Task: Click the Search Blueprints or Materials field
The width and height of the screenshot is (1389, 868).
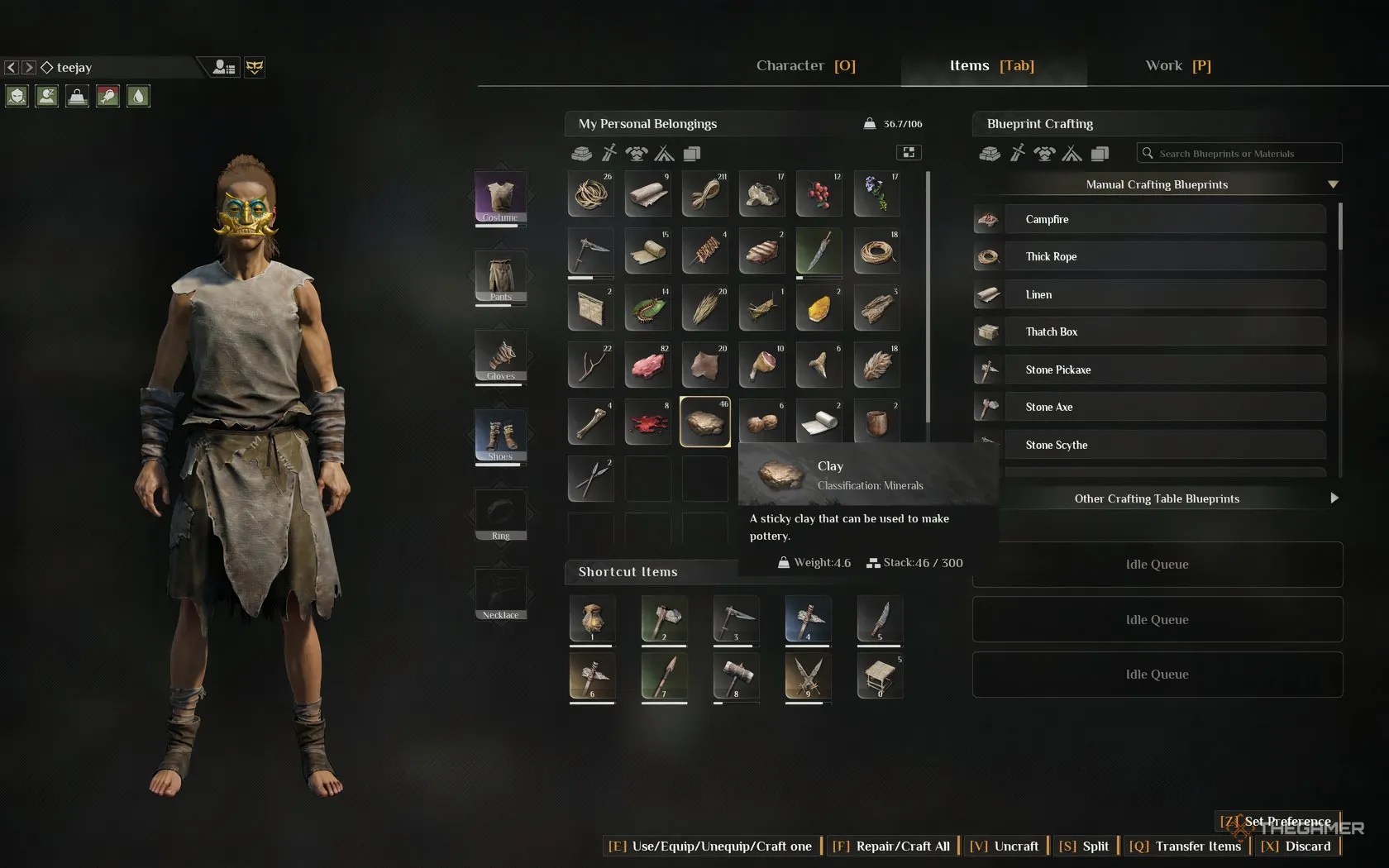Action: pyautogui.click(x=1238, y=153)
